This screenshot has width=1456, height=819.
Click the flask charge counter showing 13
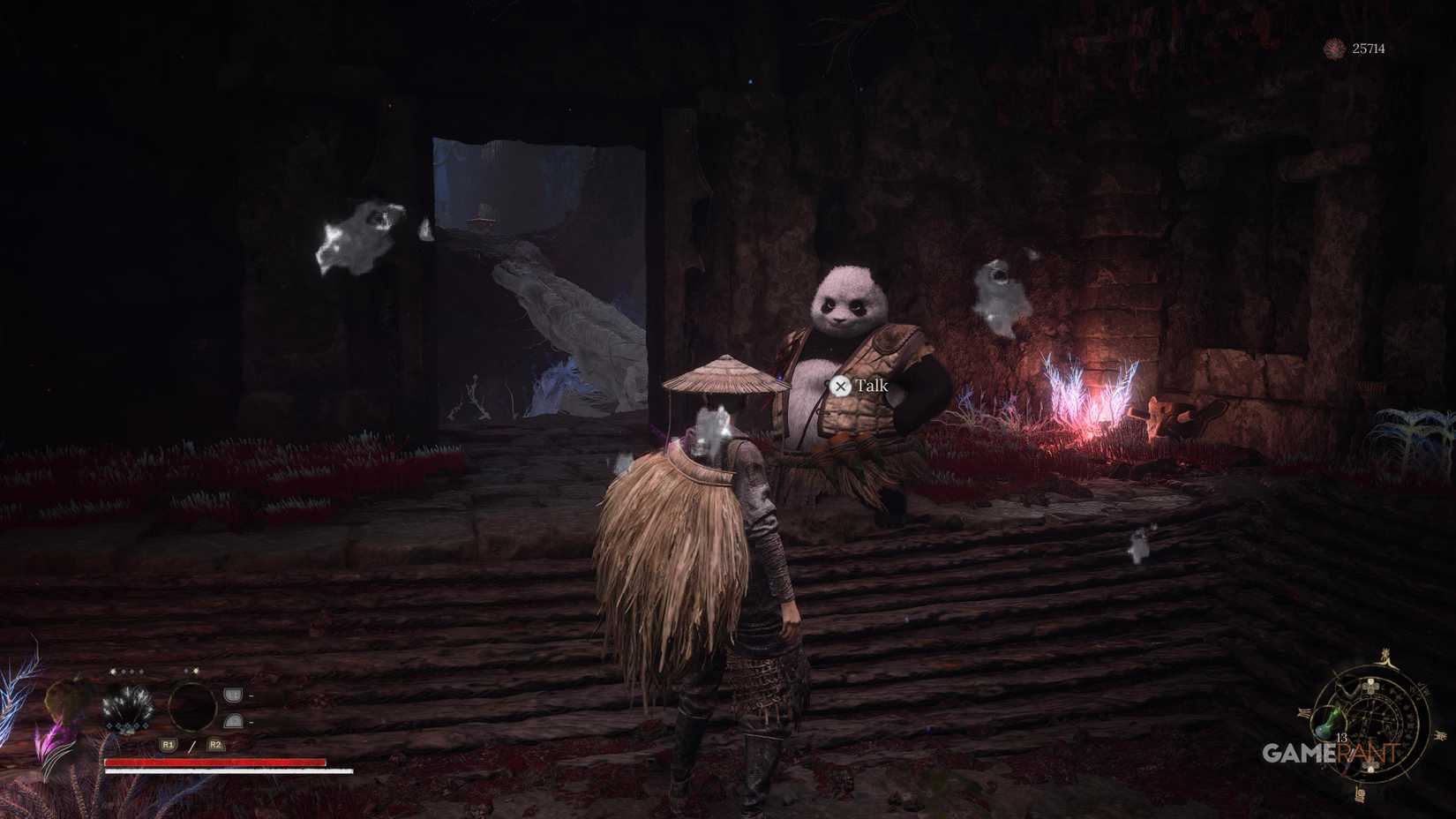click(1342, 740)
